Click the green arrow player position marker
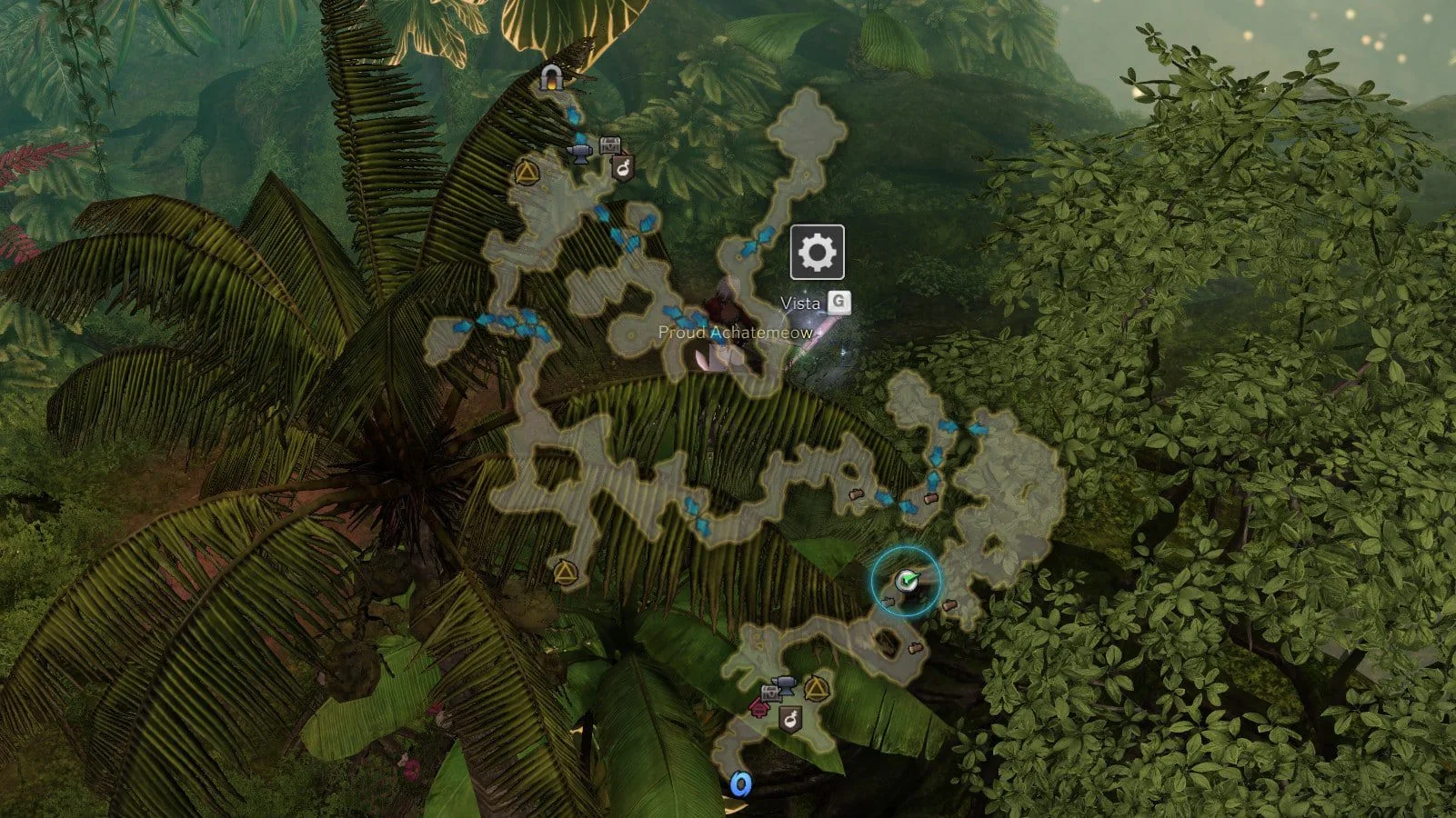 point(906,581)
